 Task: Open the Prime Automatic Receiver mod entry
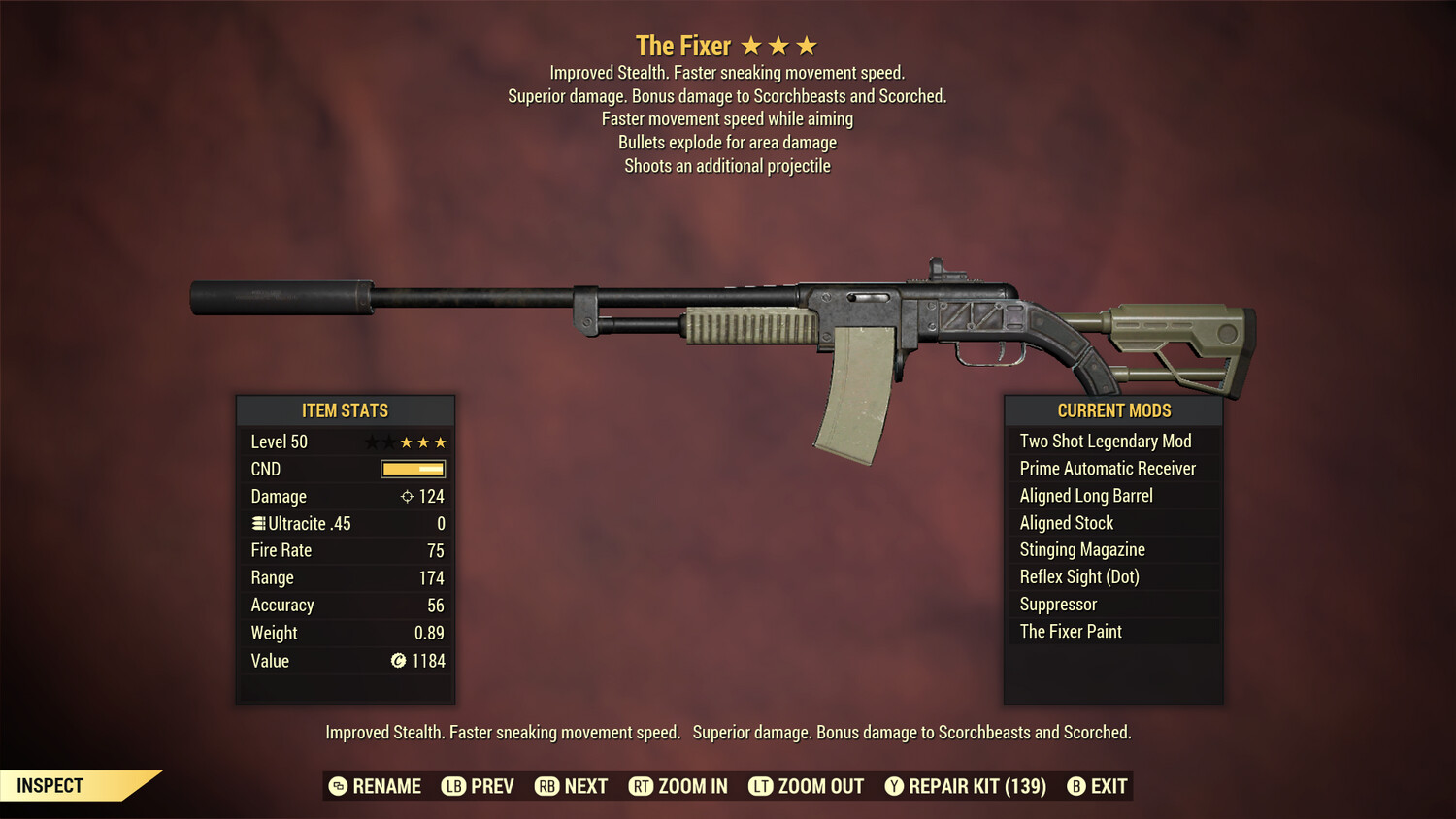[1108, 468]
